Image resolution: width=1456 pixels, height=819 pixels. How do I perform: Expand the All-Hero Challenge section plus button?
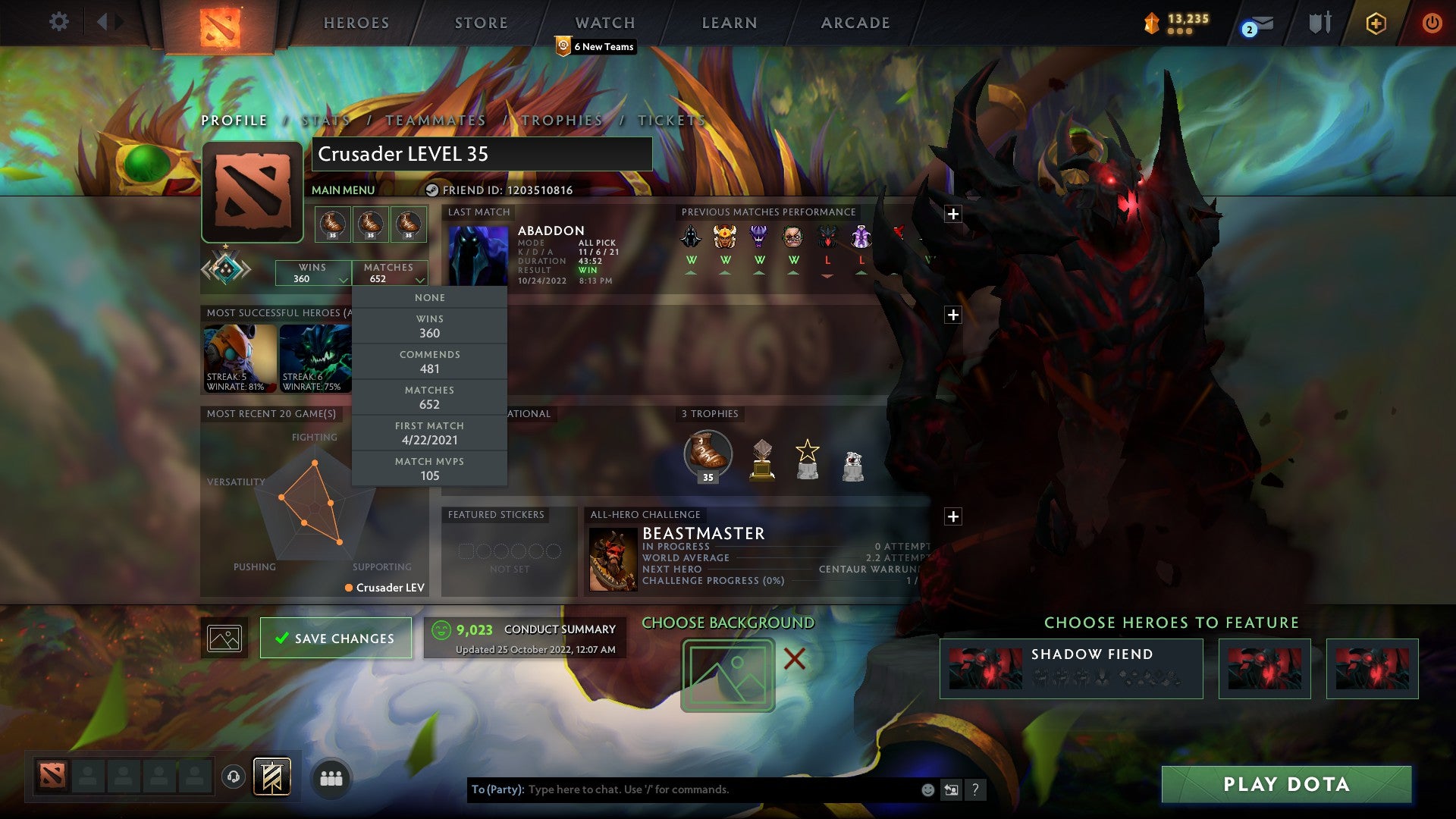pos(953,515)
